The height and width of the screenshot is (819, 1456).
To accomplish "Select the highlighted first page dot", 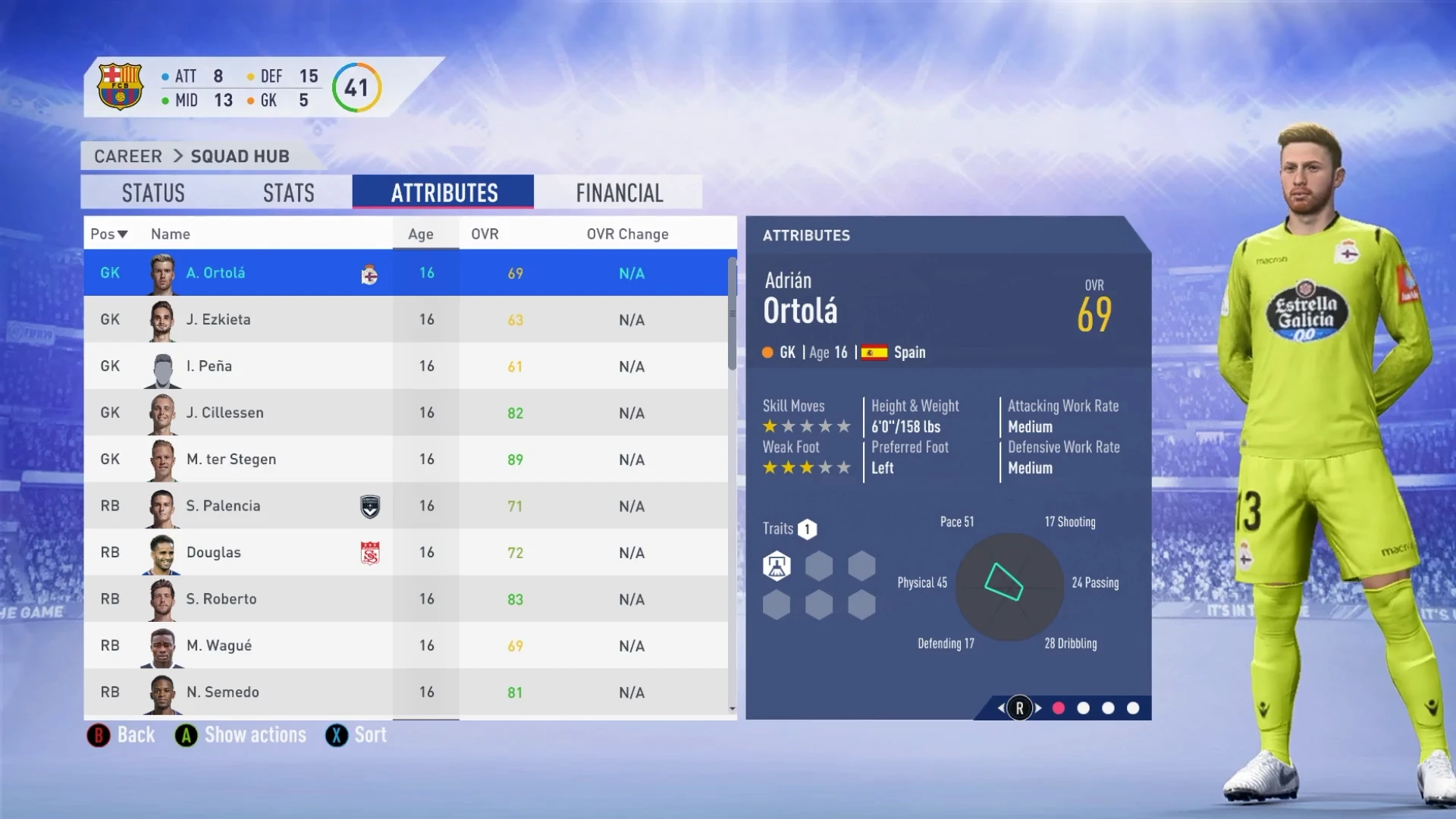I will (1059, 708).
